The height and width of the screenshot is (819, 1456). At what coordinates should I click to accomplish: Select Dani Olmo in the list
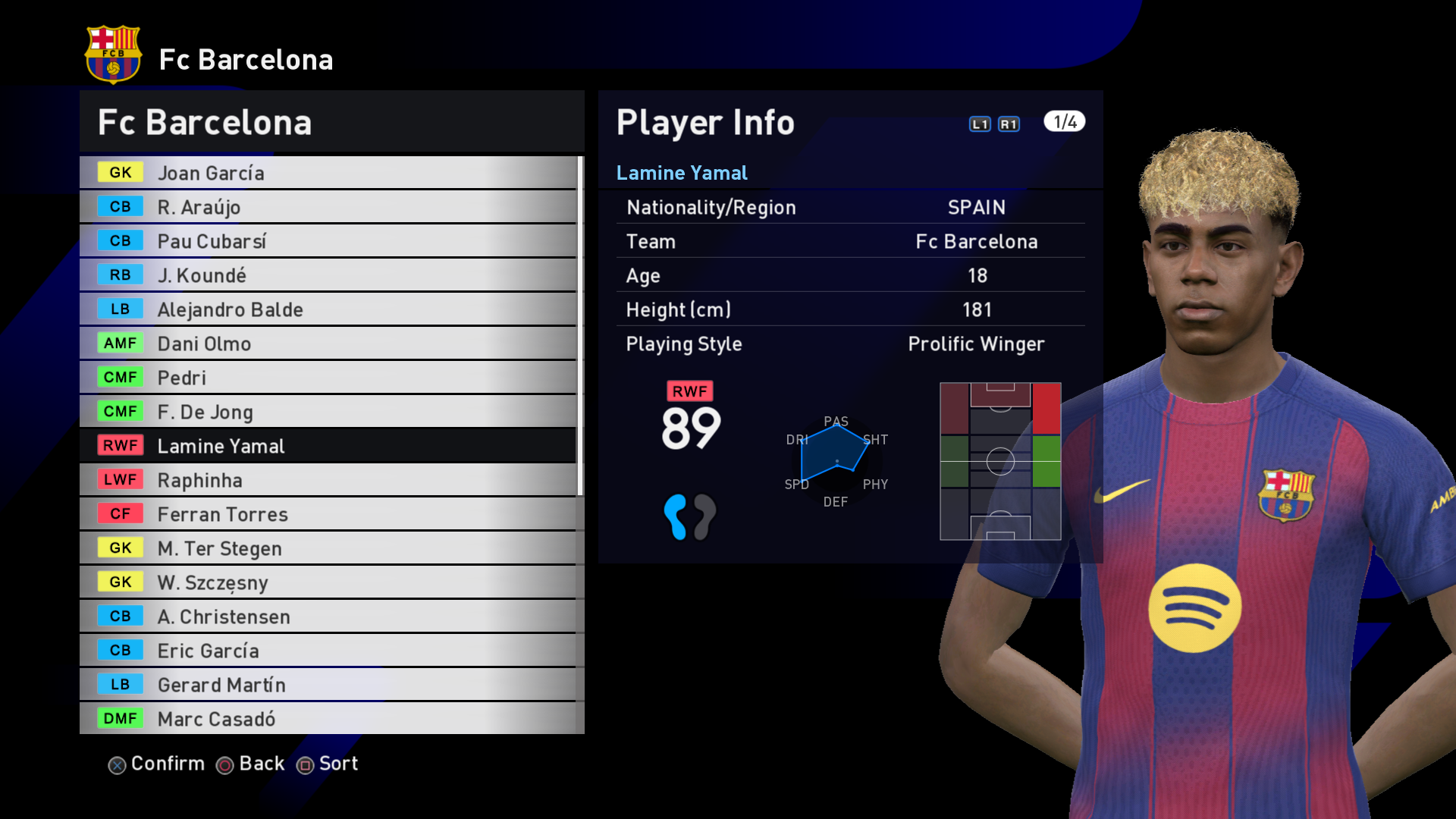pos(328,344)
